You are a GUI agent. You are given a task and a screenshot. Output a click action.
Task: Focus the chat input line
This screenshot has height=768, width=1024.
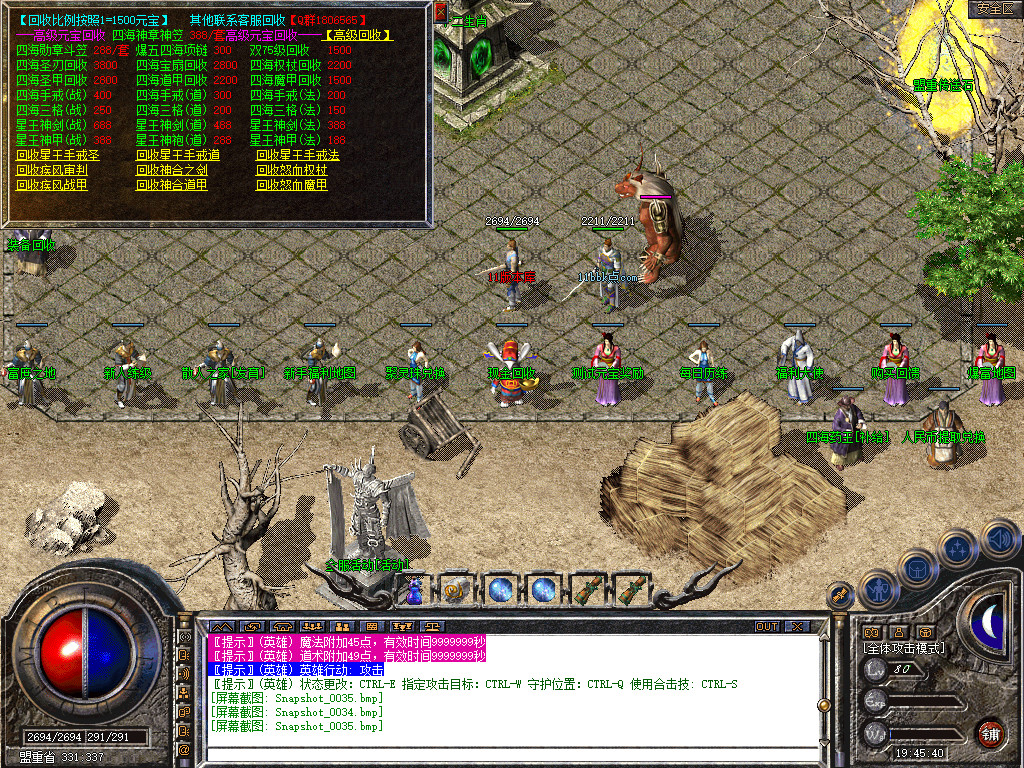(x=500, y=750)
